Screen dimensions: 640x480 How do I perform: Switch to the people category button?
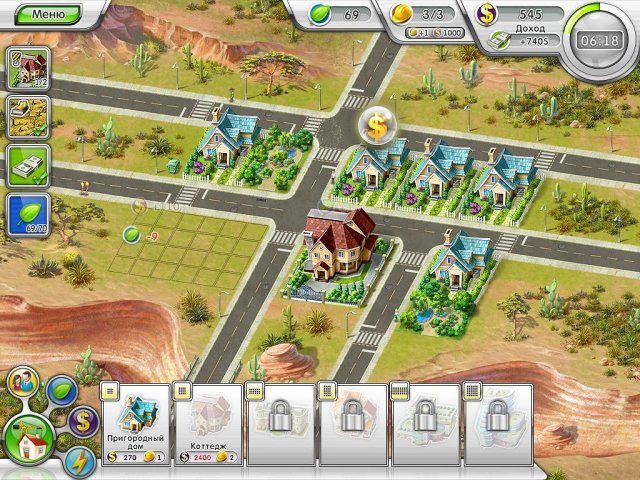22,381
